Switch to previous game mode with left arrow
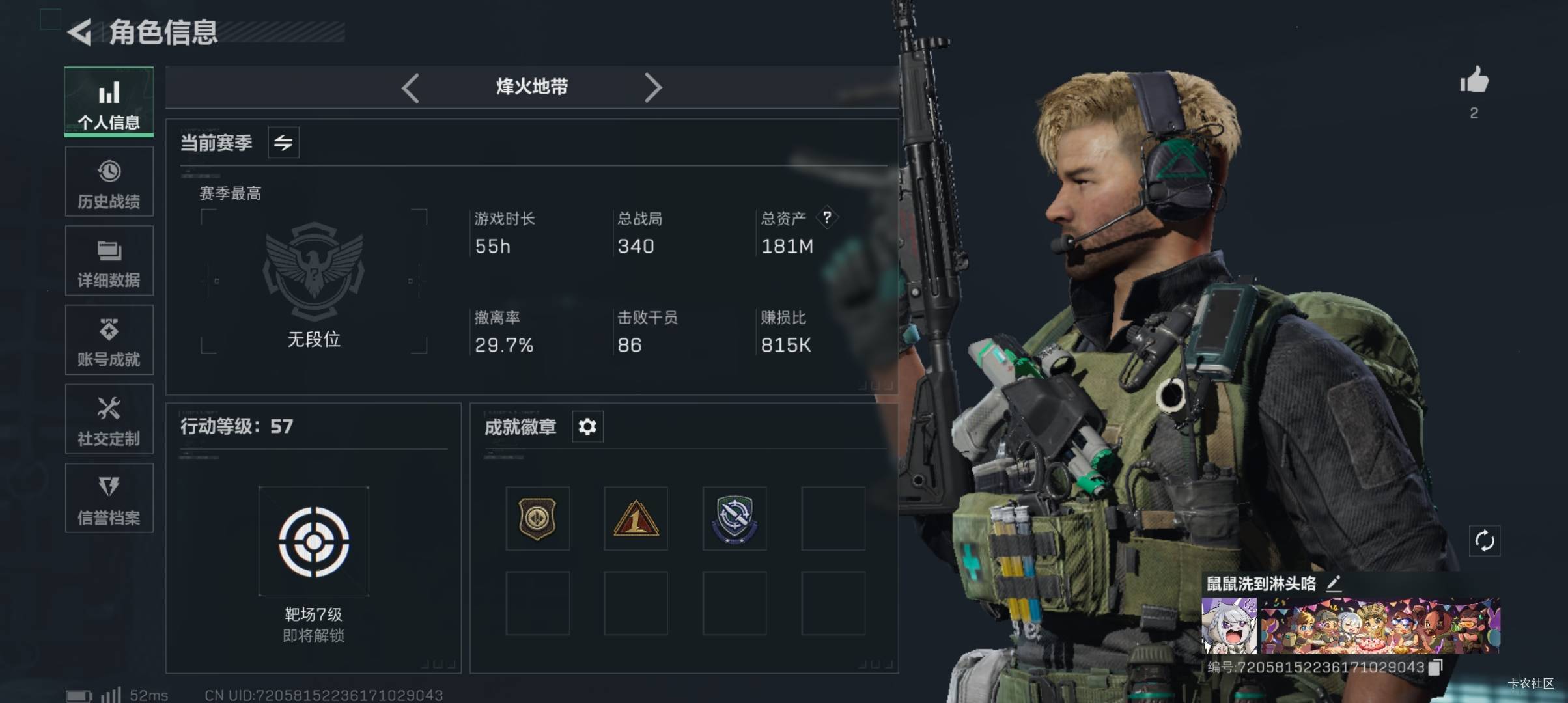Screen dimensions: 1568x703 point(410,88)
